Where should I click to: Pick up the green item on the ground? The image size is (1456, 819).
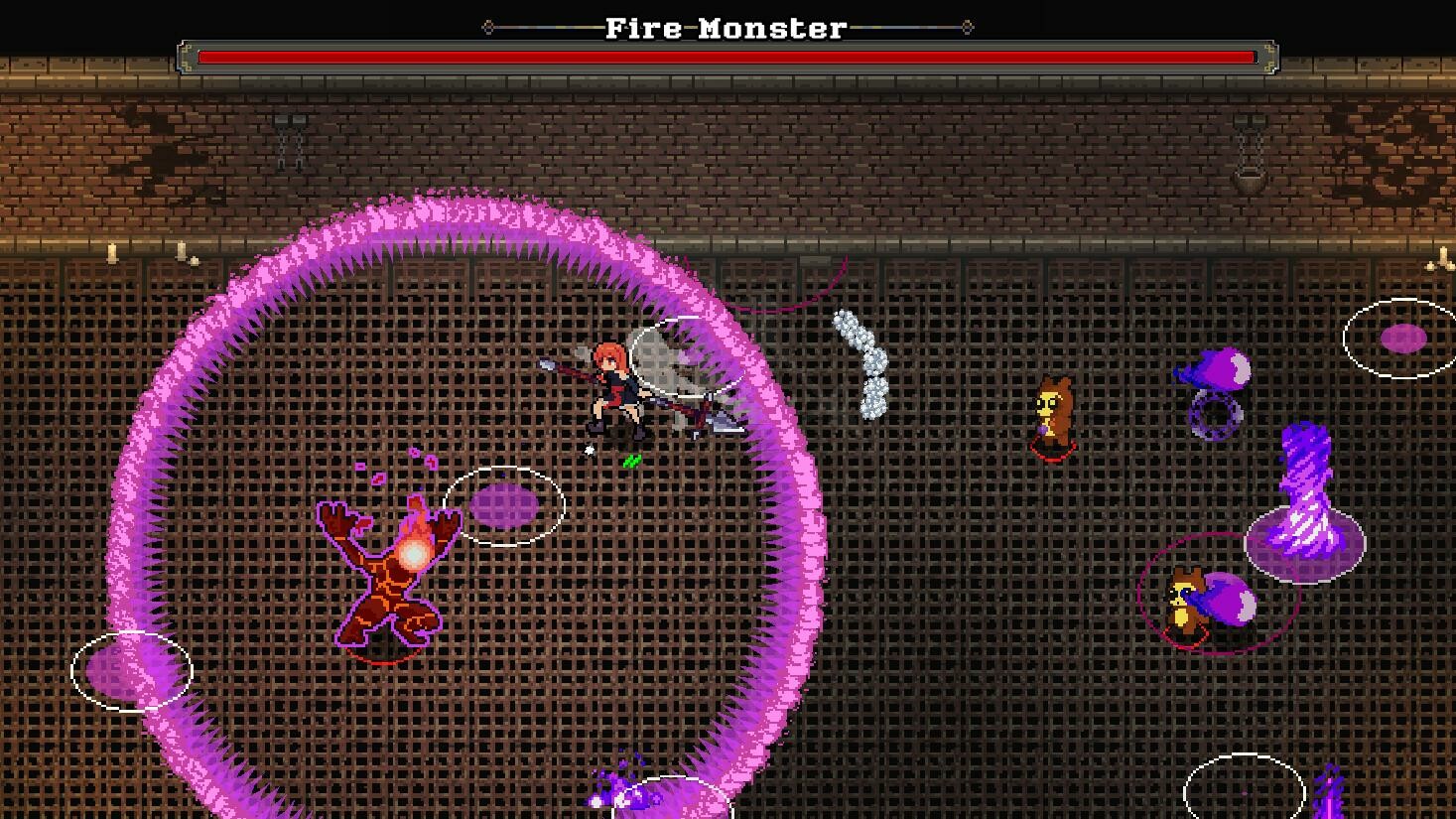tap(631, 460)
